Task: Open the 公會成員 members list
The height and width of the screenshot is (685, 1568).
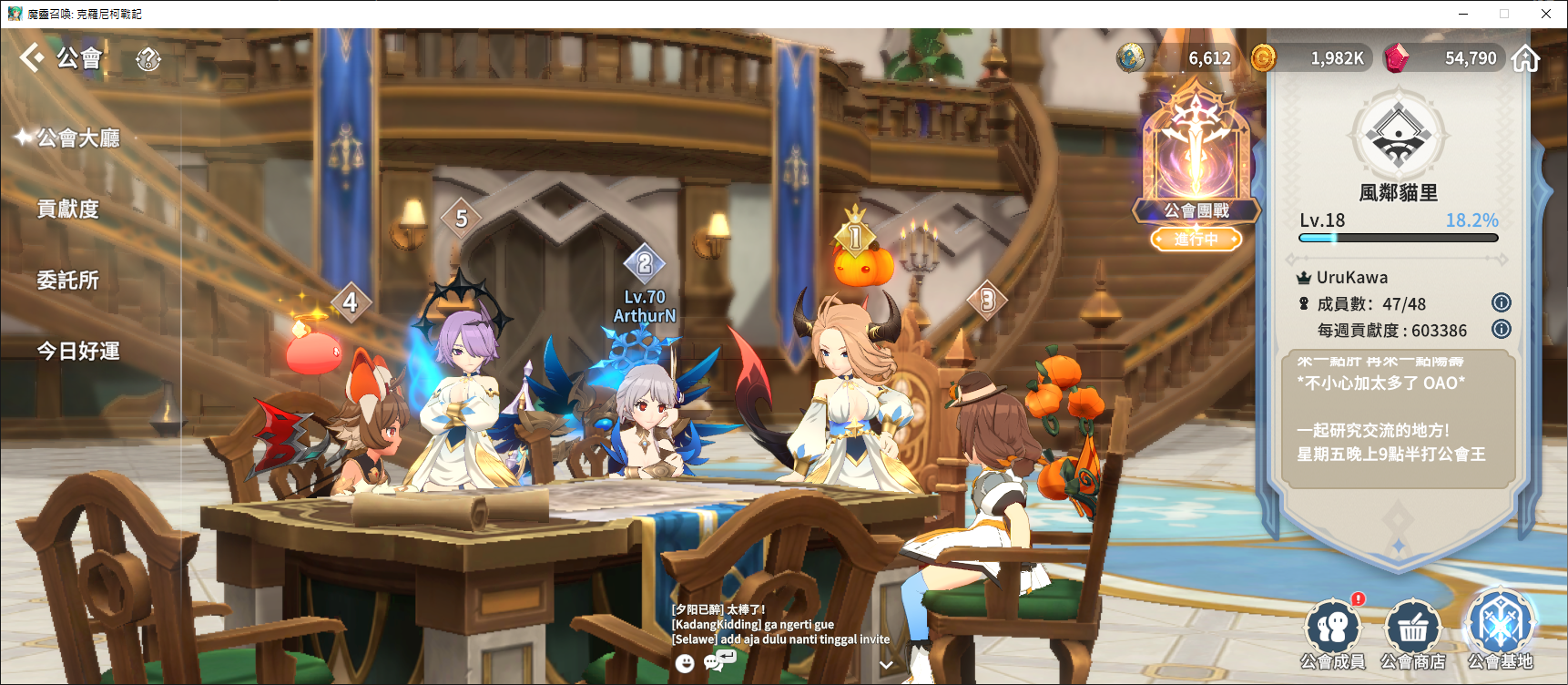Action: click(x=1333, y=634)
